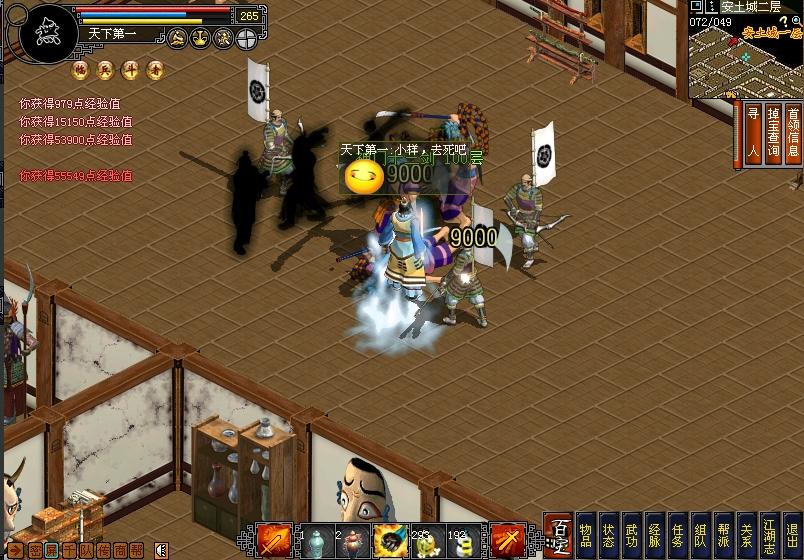Open the 关系 relations menu

tap(746, 535)
